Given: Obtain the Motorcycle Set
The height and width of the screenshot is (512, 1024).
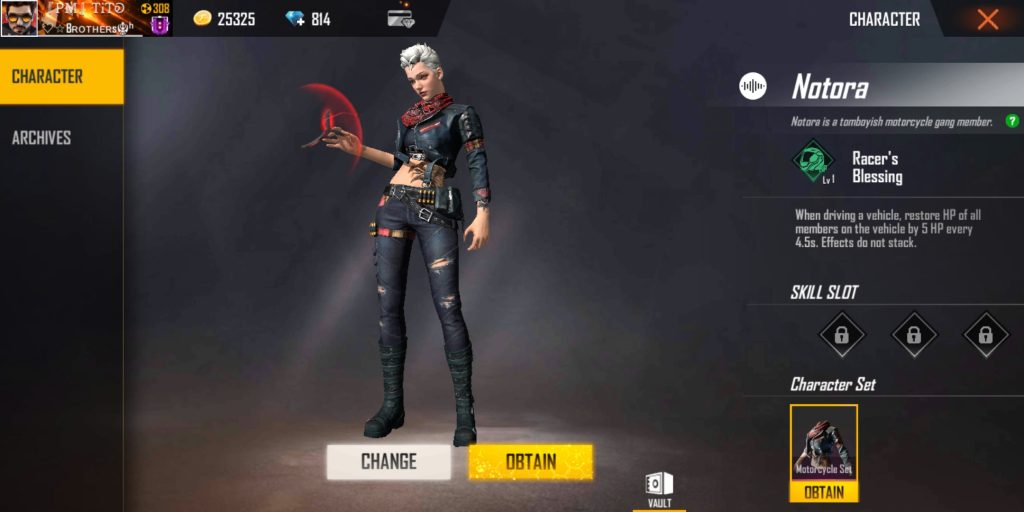Looking at the screenshot, I should pos(824,492).
